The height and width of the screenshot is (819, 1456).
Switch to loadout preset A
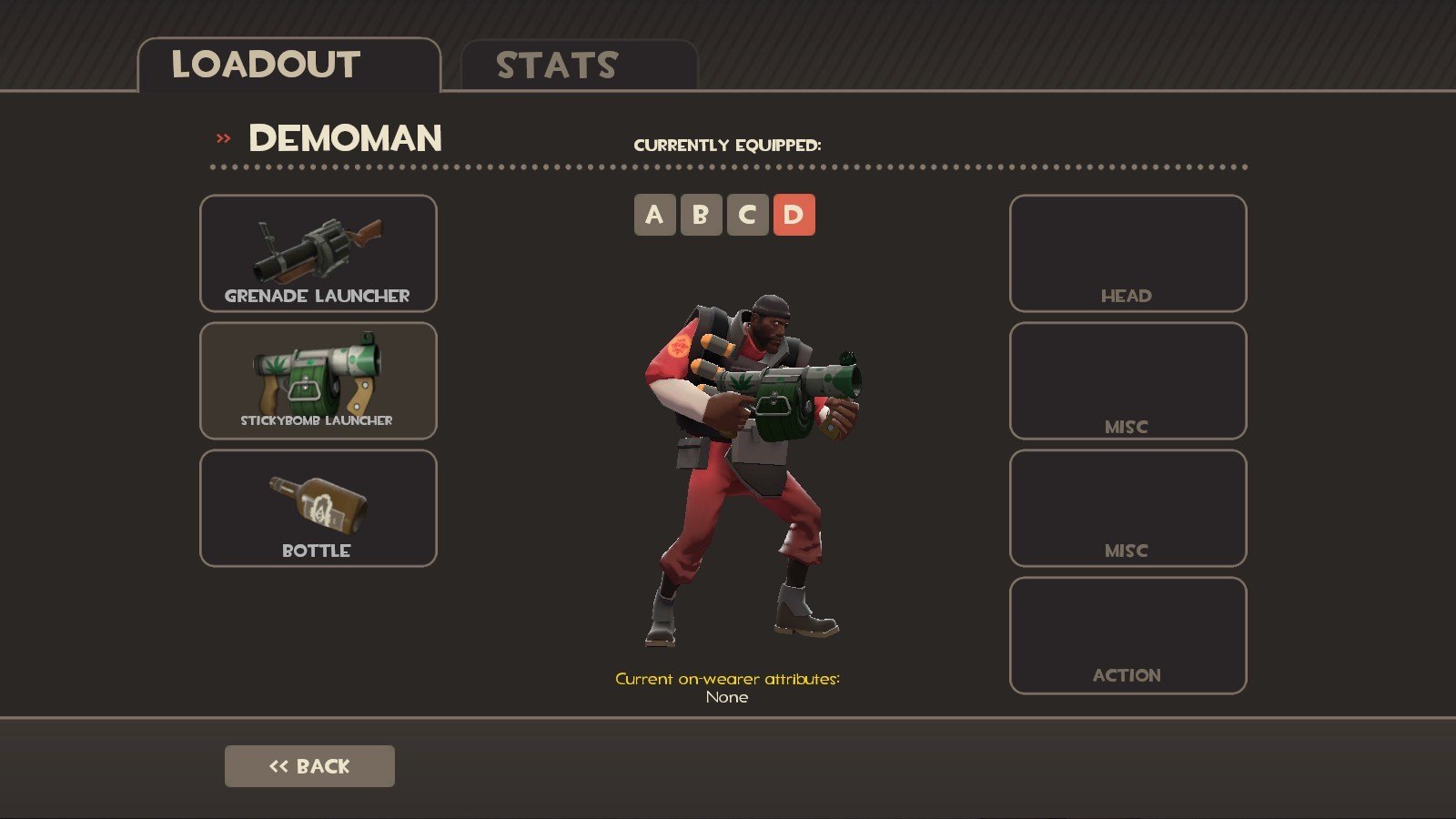[654, 215]
